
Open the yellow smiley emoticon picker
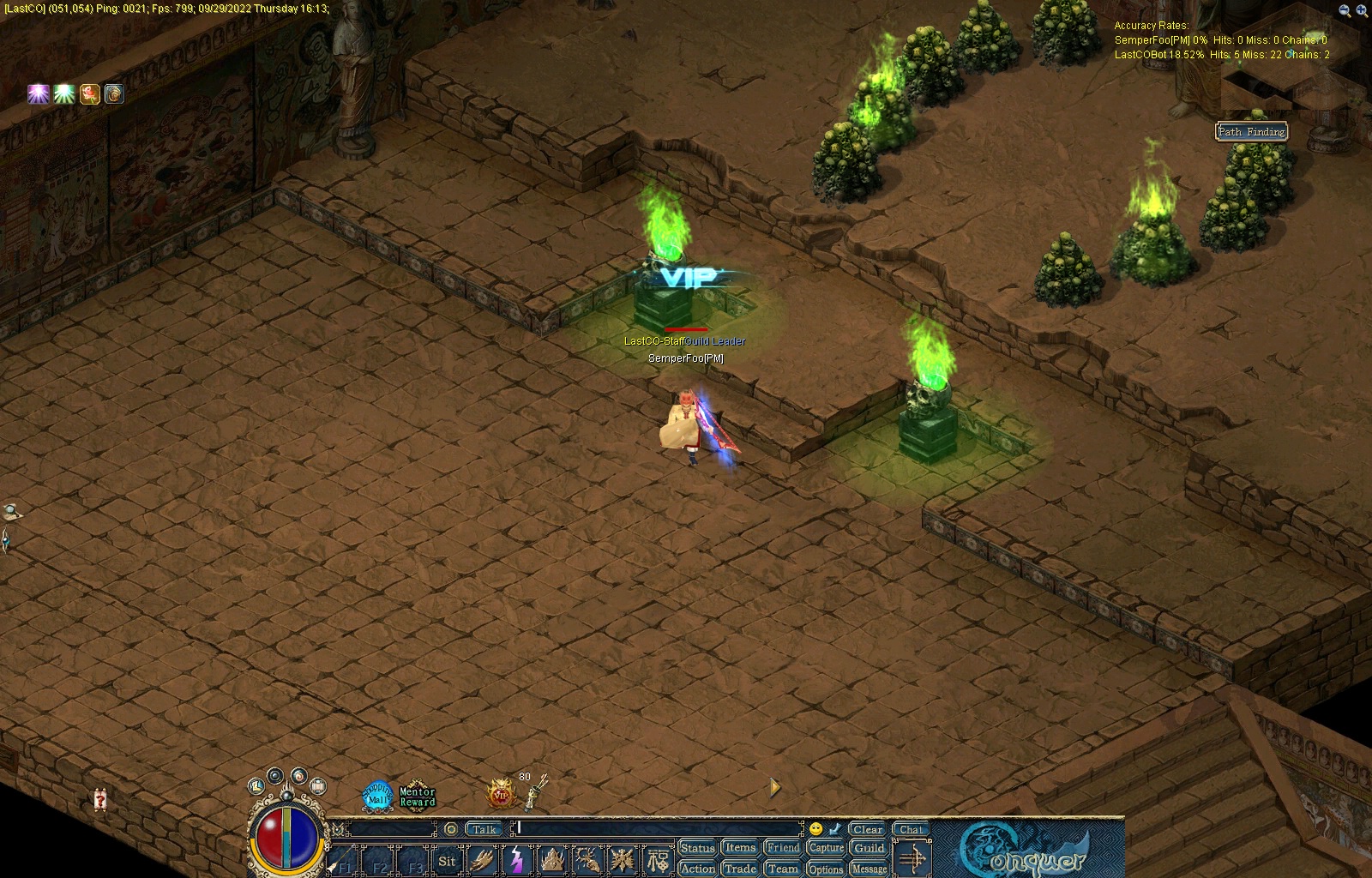point(815,829)
